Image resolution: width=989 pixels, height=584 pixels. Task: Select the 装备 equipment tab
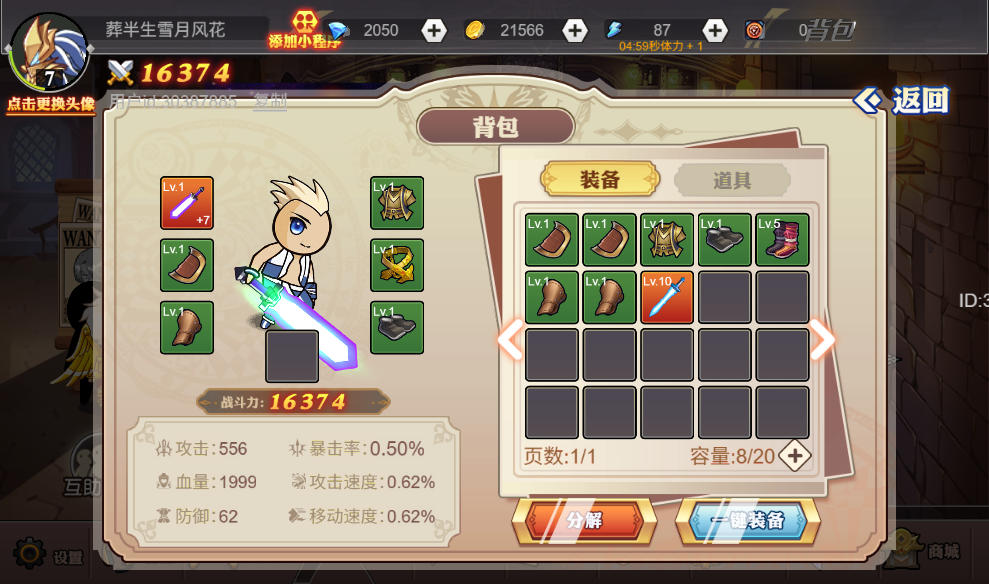coord(600,180)
